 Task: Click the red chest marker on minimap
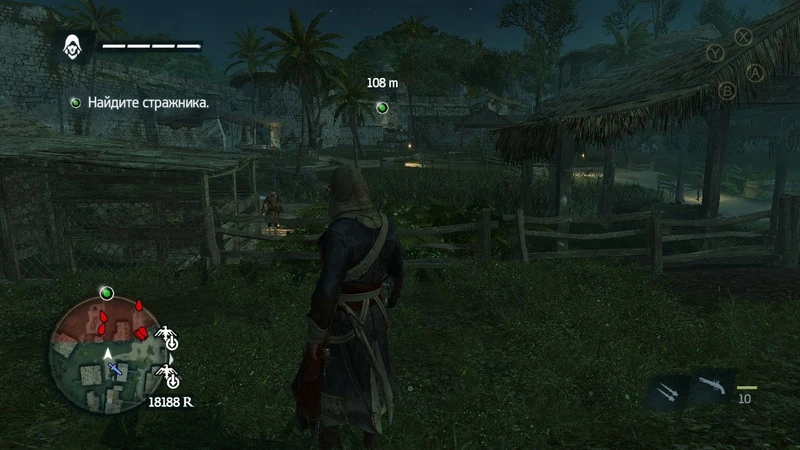pos(143,332)
